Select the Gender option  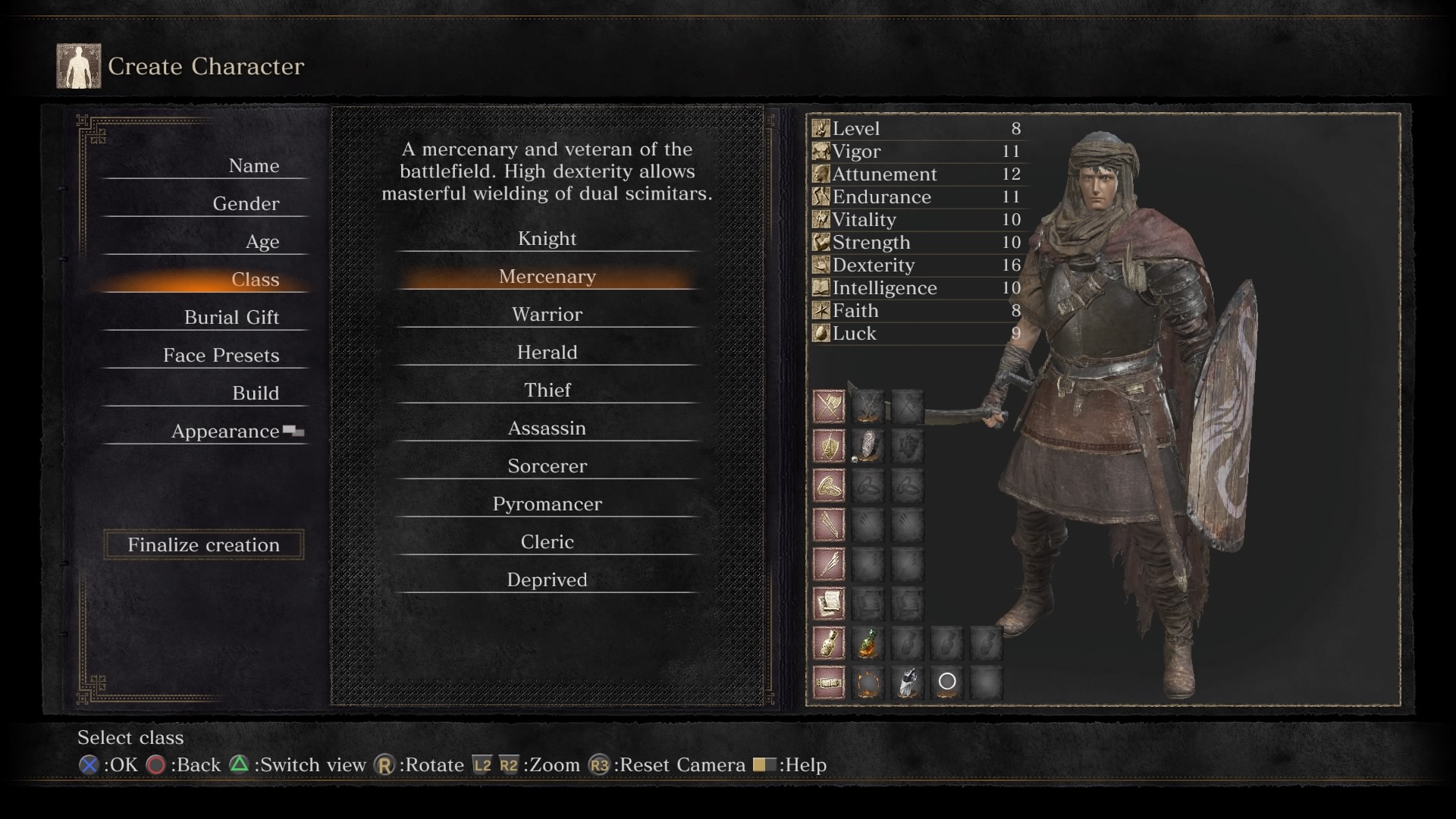(246, 204)
